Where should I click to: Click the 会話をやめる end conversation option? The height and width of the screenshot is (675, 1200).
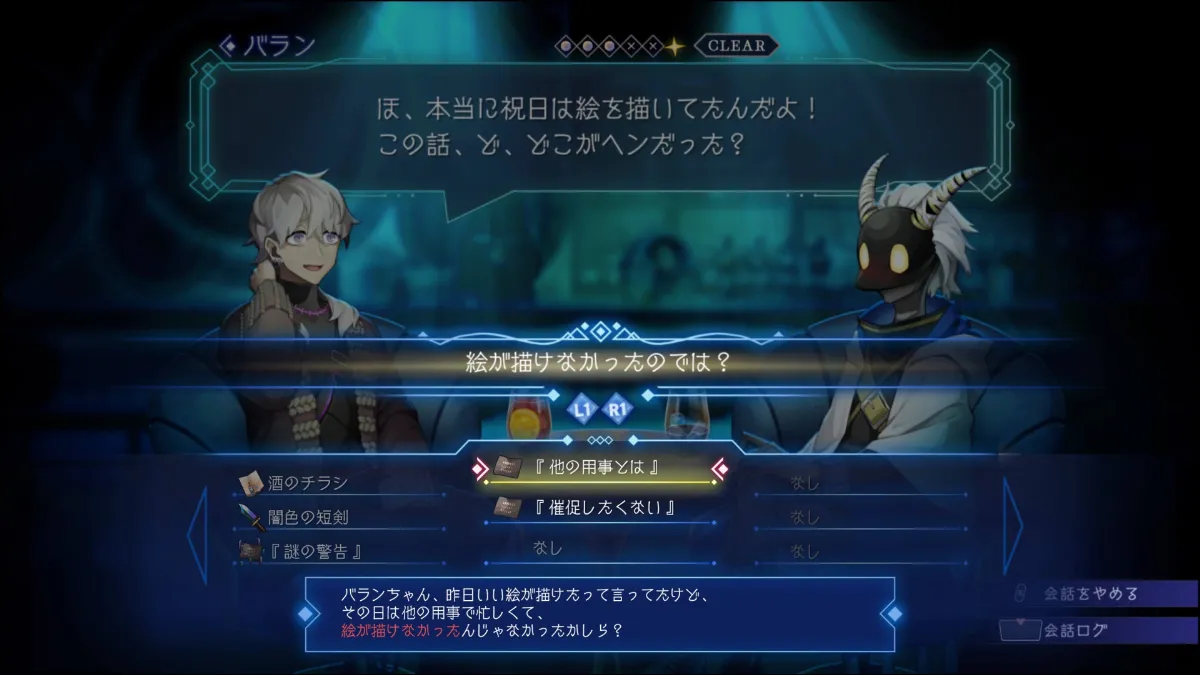click(1090, 594)
